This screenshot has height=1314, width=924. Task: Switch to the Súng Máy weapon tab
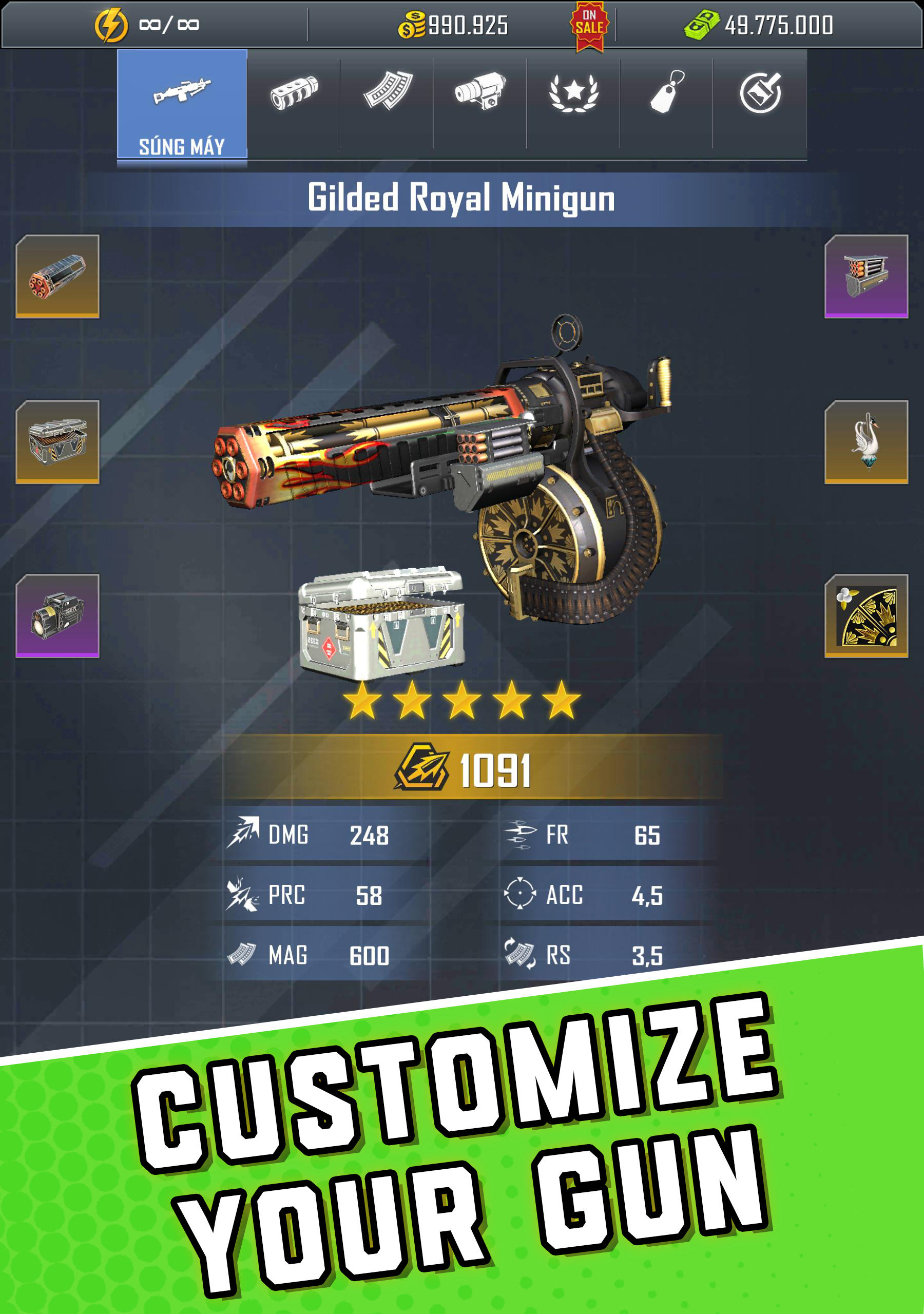(x=182, y=106)
